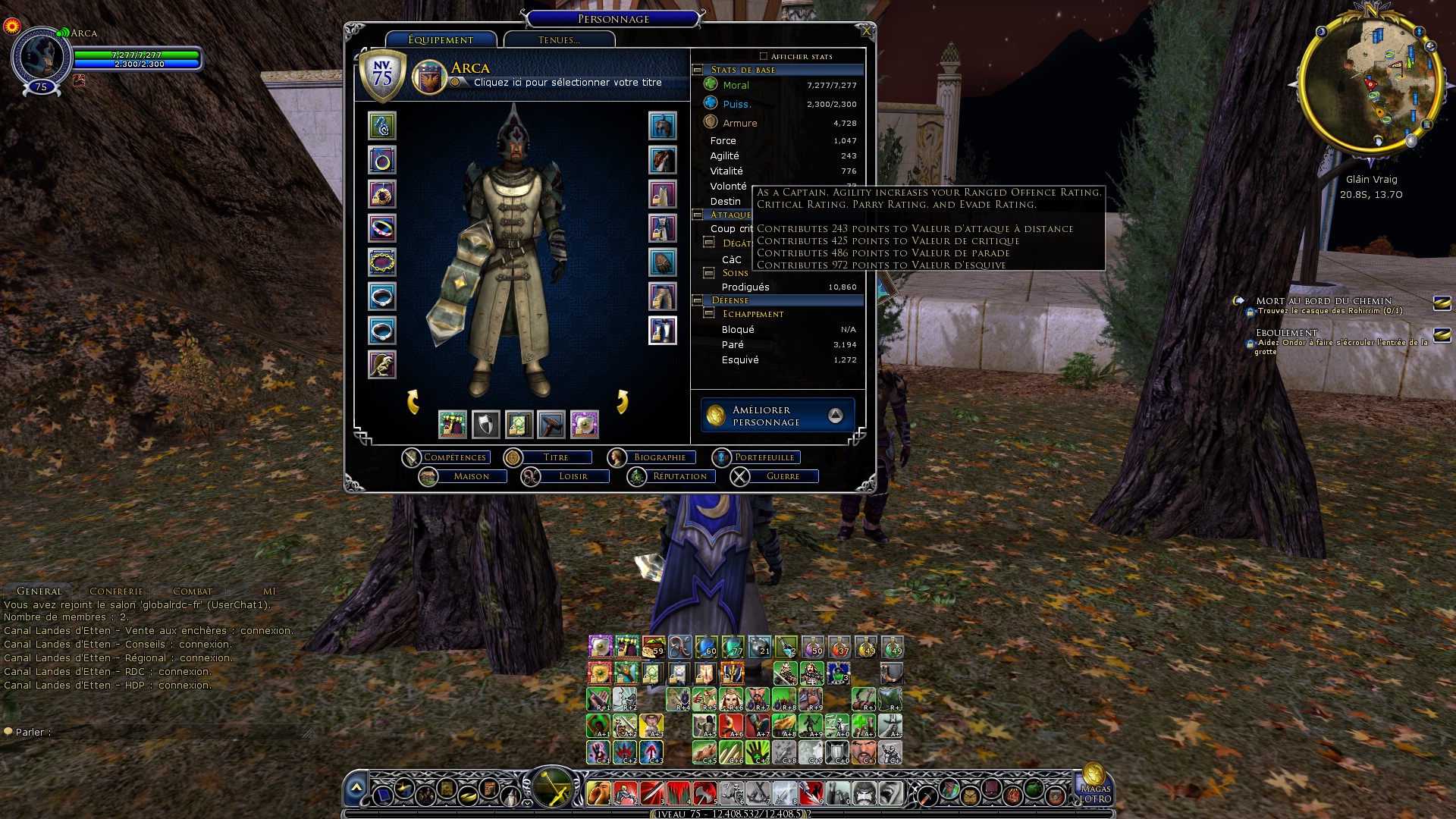The height and width of the screenshot is (819, 1456).
Task: Collapse the Défense stats section
Action: coord(698,301)
